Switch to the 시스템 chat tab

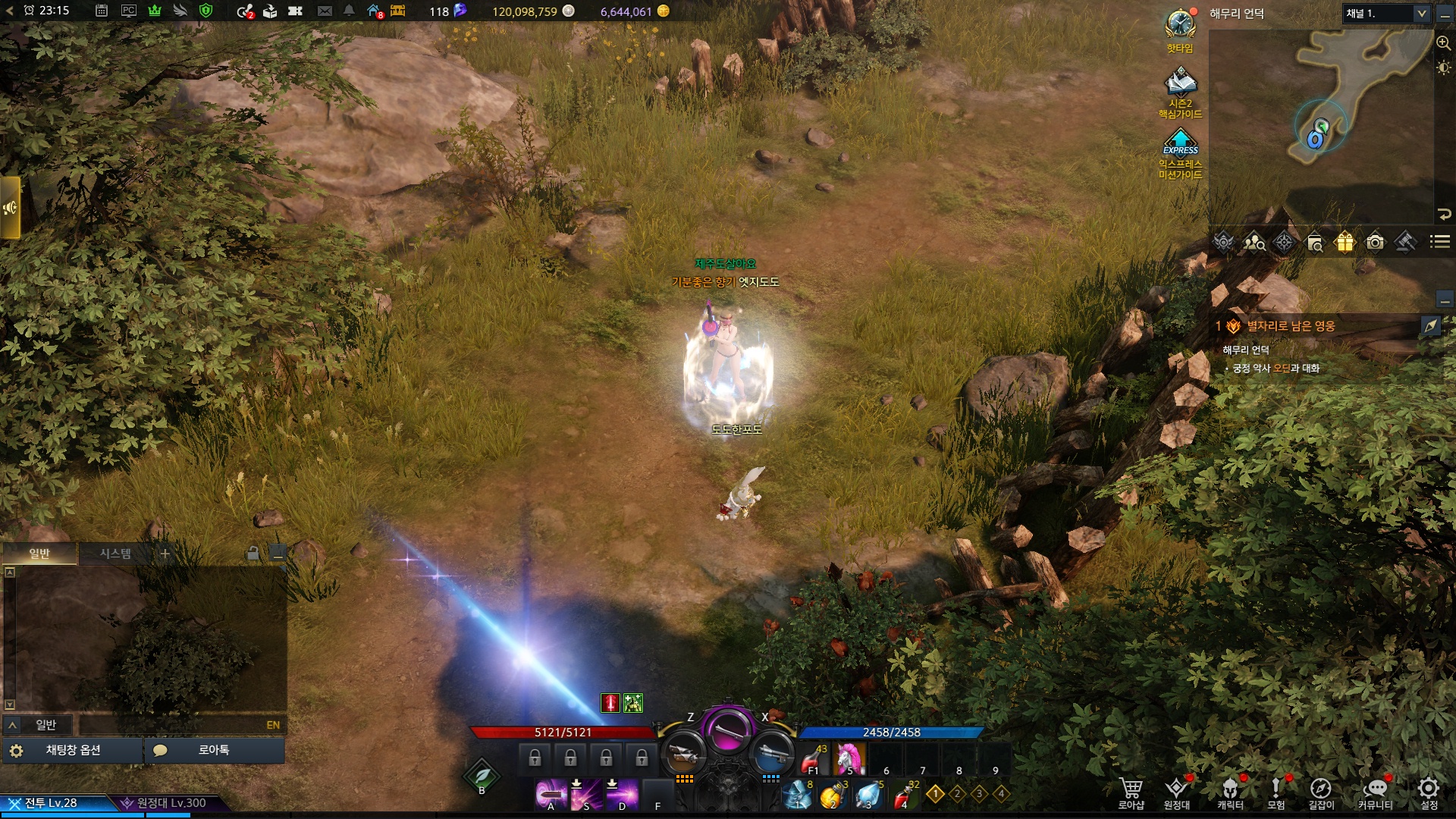pyautogui.click(x=115, y=554)
